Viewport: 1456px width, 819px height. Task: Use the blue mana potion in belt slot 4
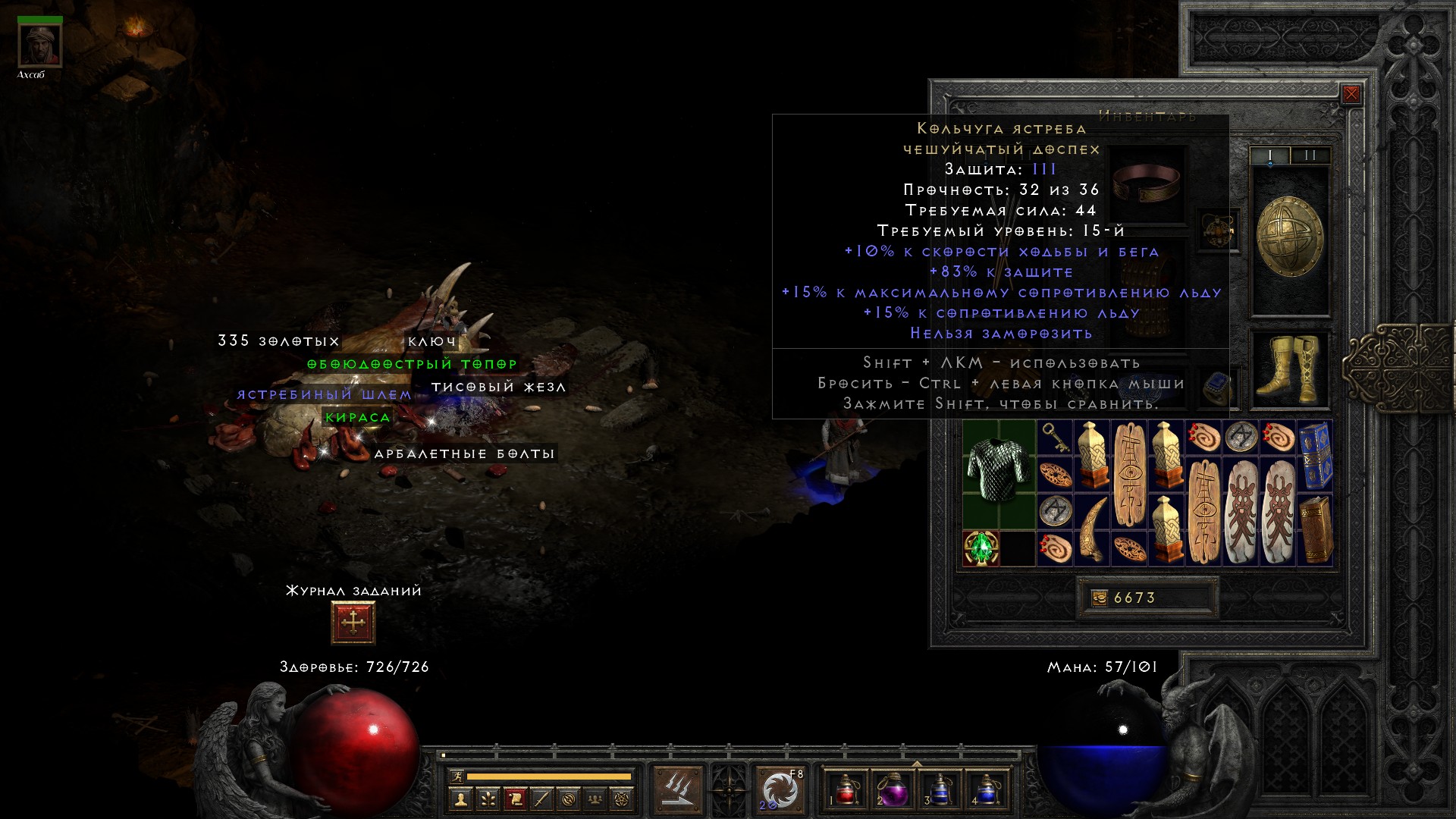pos(985,789)
